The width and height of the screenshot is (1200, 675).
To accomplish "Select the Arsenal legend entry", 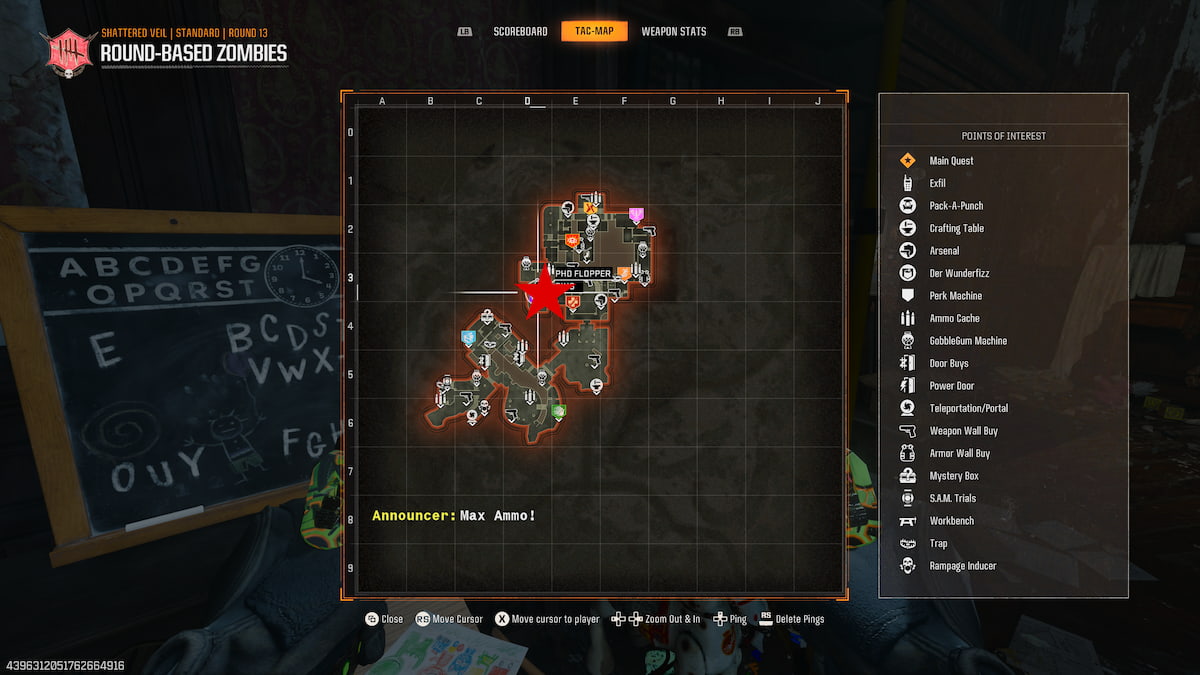I will tap(944, 251).
